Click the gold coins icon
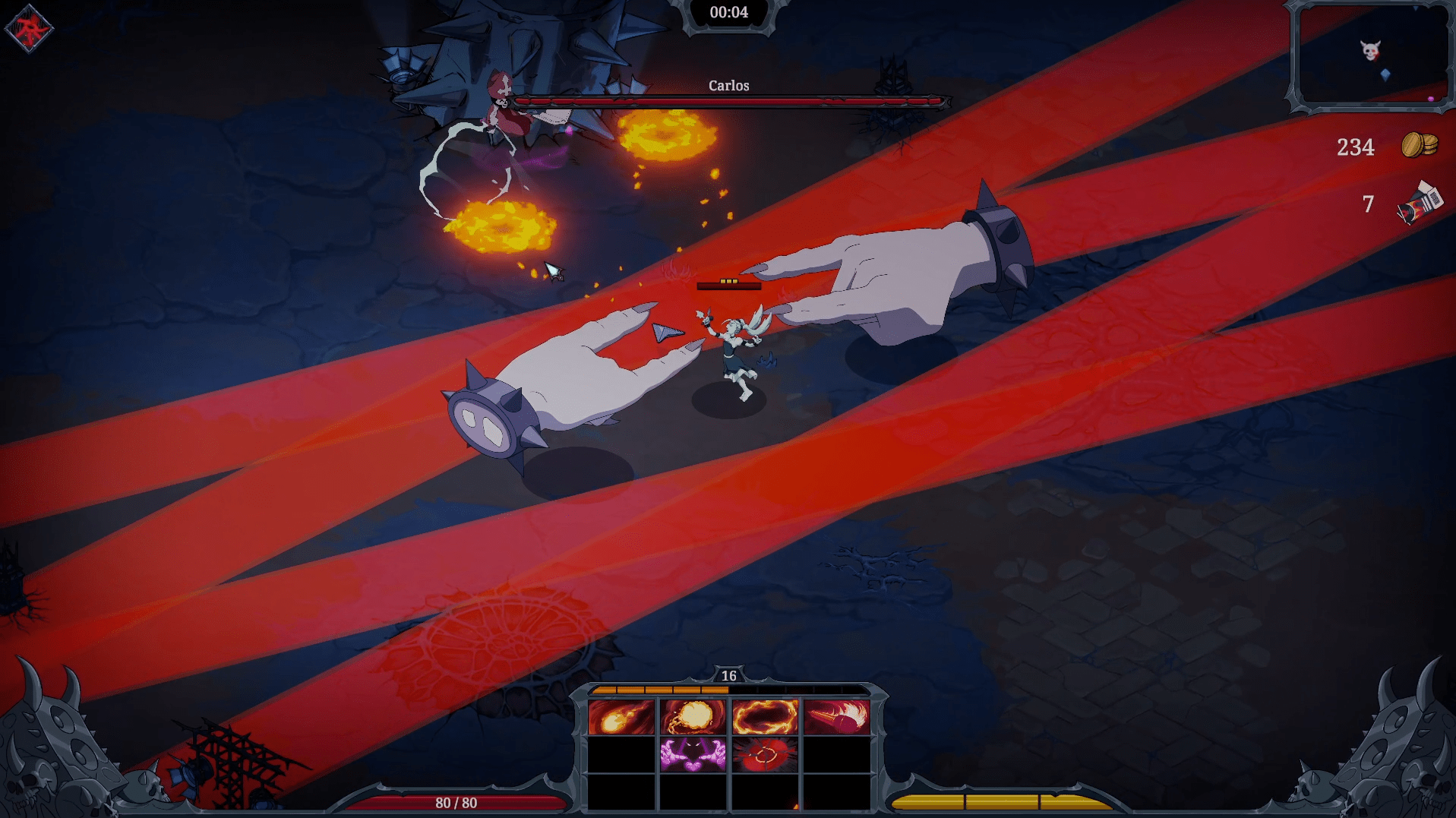This screenshot has width=1456, height=818. pyautogui.click(x=1419, y=144)
